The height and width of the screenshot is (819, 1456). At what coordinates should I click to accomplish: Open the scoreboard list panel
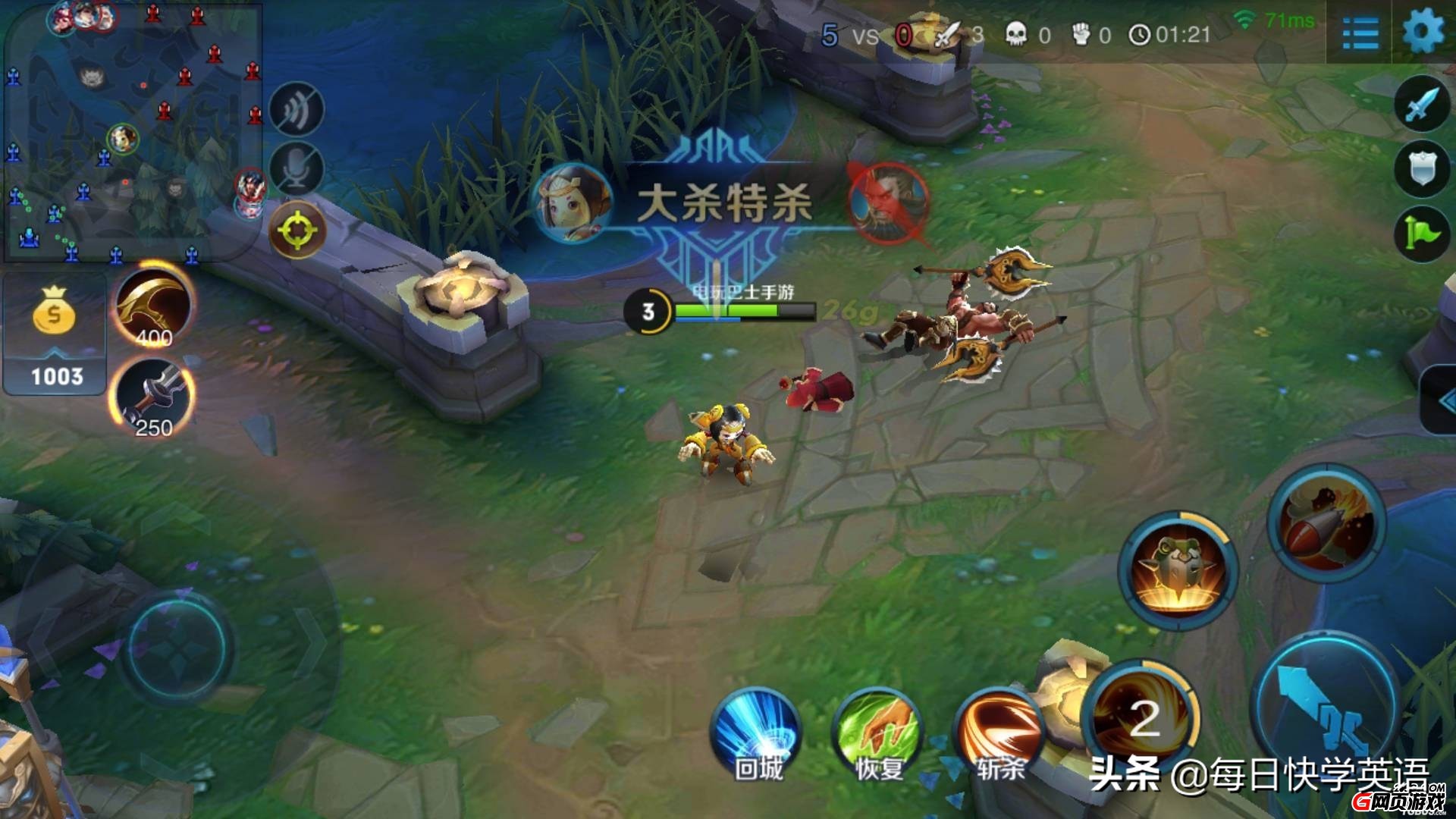click(x=1360, y=34)
